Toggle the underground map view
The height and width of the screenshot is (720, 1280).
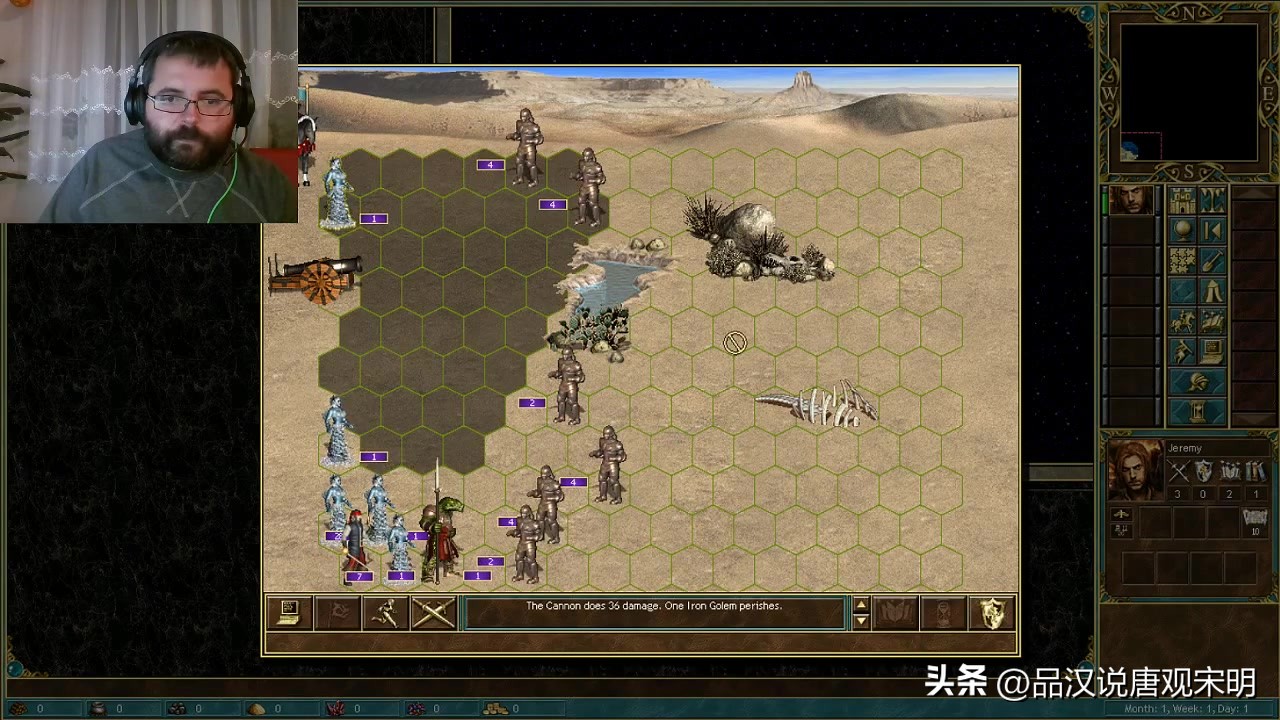click(1214, 202)
